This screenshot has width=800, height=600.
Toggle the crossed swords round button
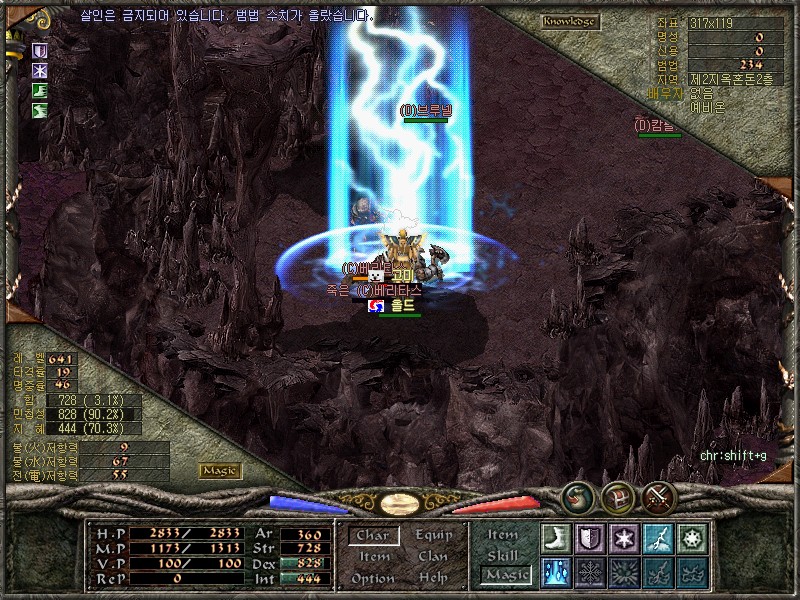click(x=659, y=497)
